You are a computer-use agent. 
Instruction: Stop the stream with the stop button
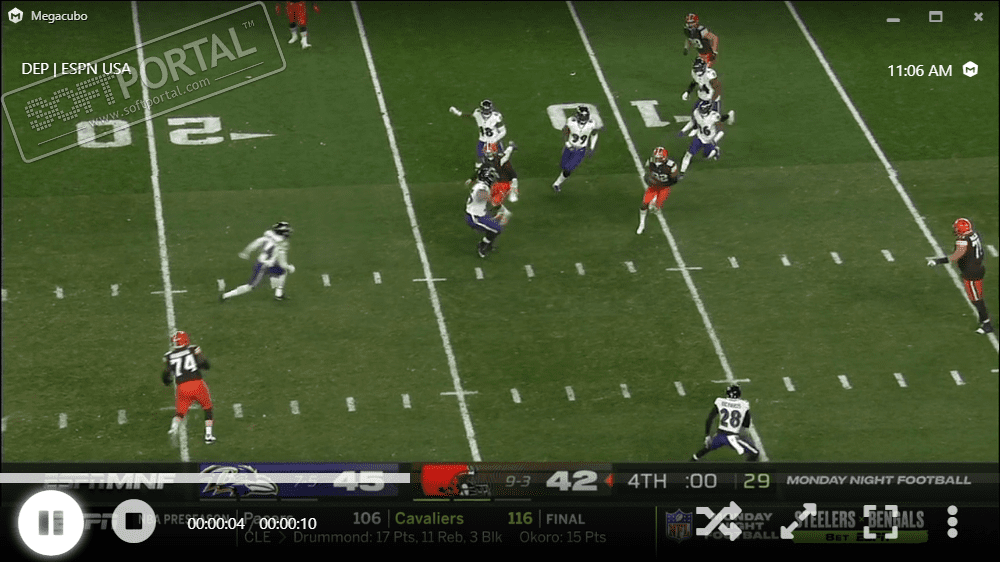click(x=132, y=522)
